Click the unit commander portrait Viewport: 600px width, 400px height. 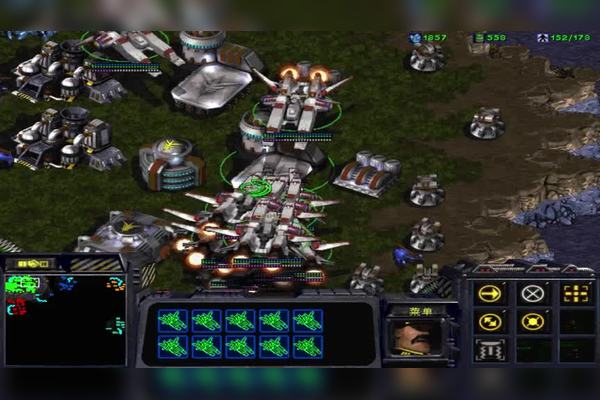click(410, 337)
